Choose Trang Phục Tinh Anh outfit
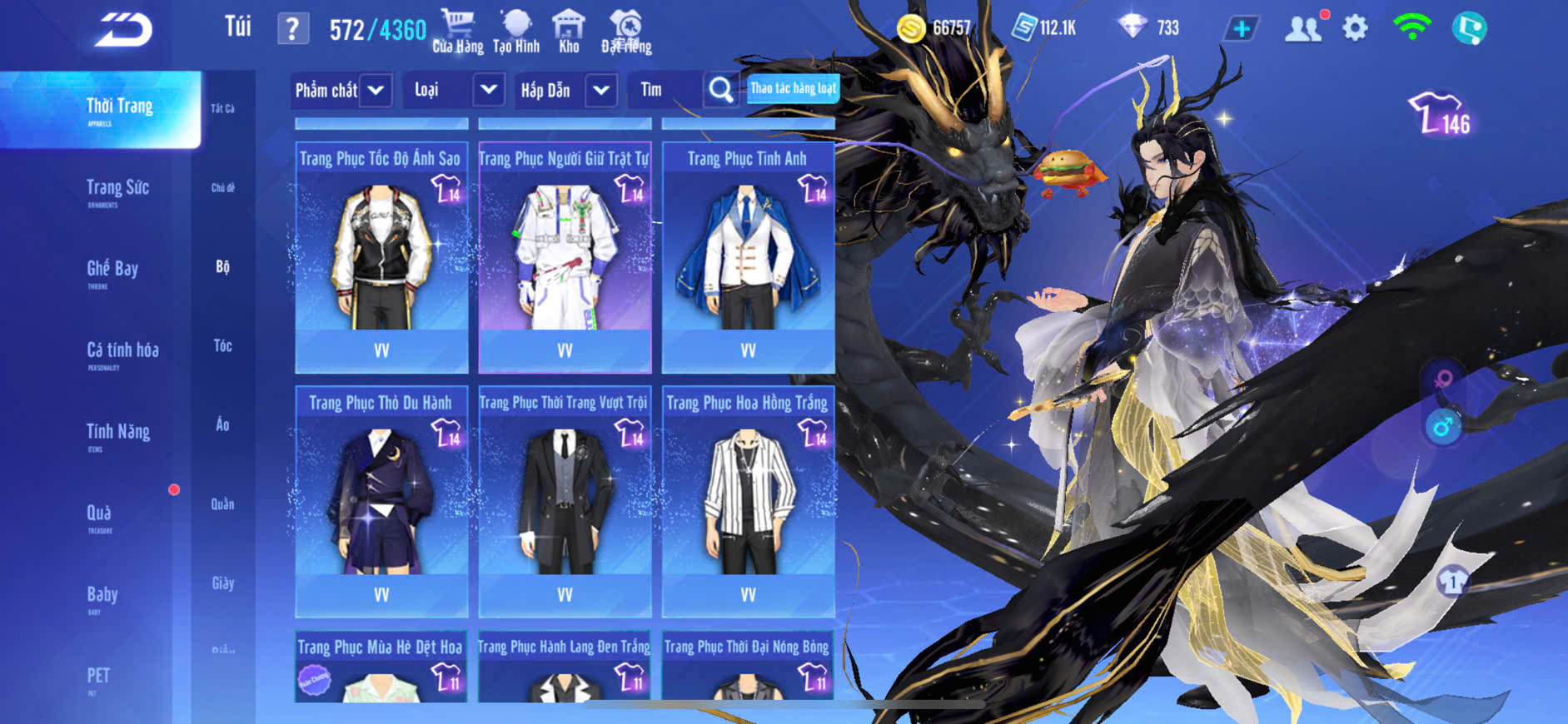 pos(748,258)
